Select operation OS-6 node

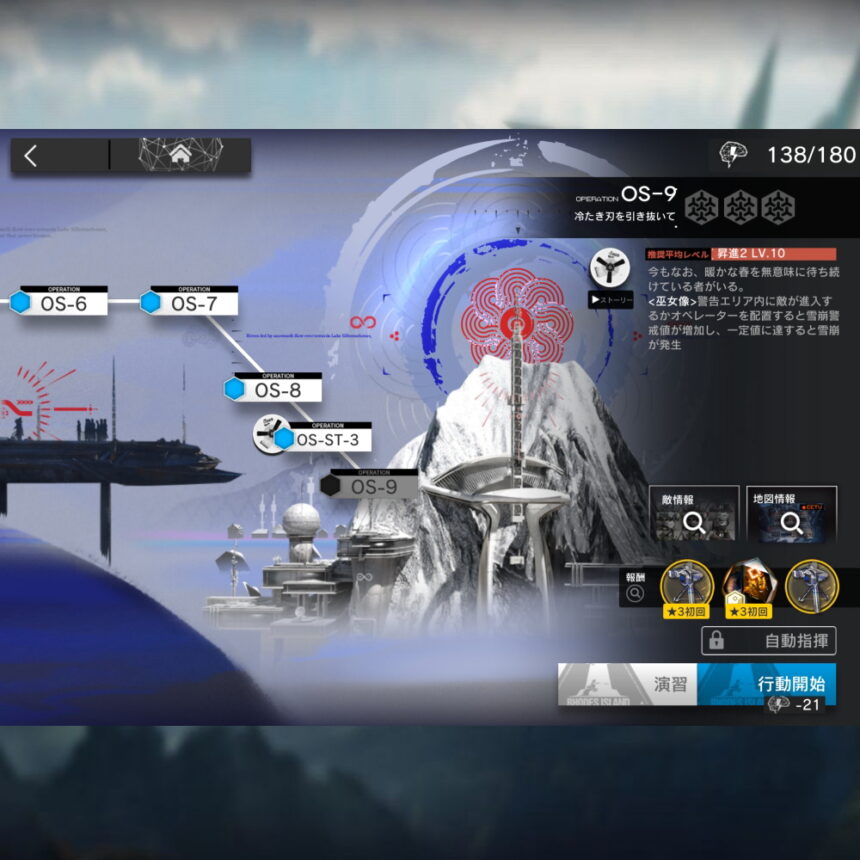(62, 302)
